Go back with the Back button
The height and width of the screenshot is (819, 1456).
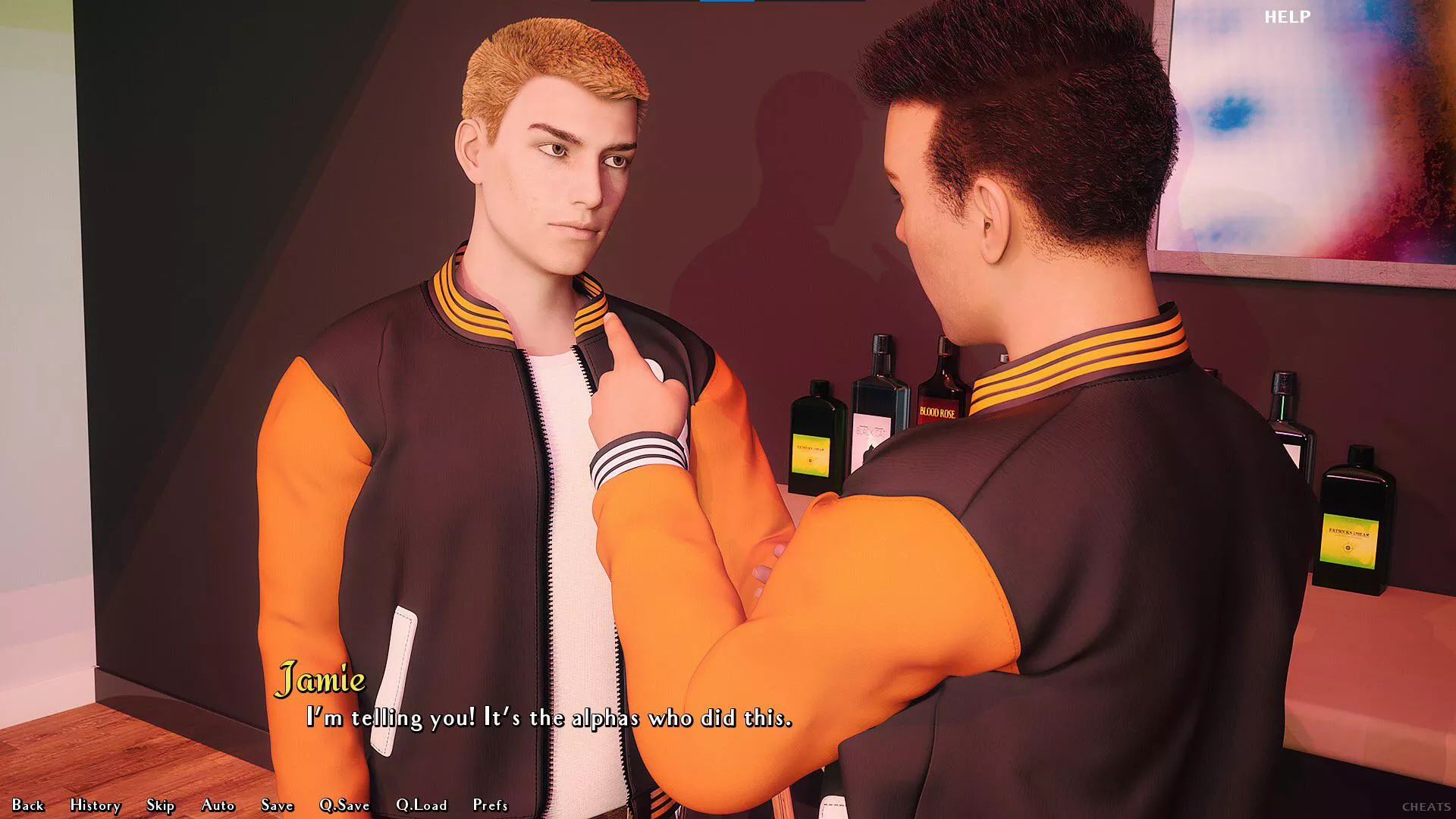point(28,805)
